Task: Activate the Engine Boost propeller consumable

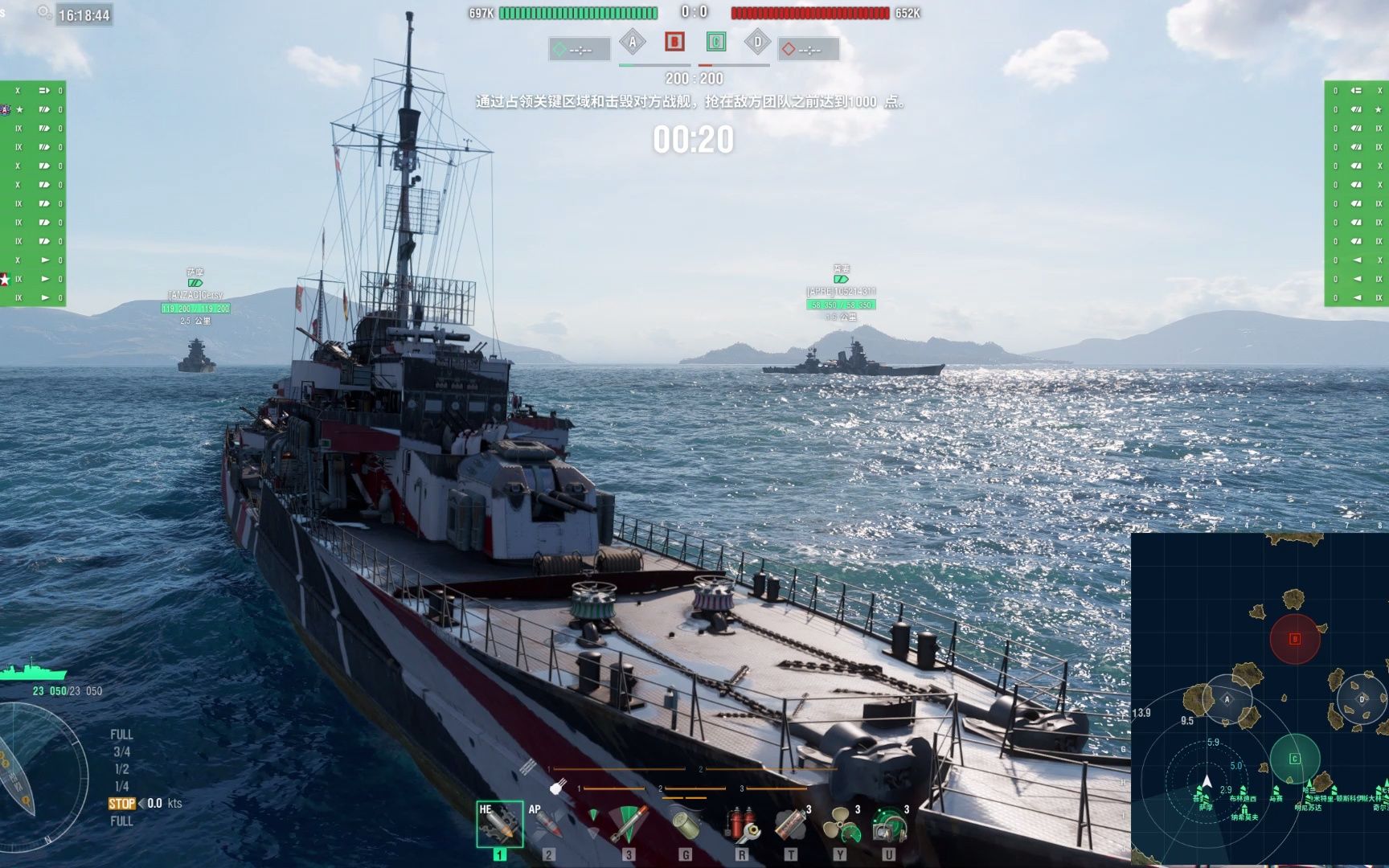Action: 841,825
